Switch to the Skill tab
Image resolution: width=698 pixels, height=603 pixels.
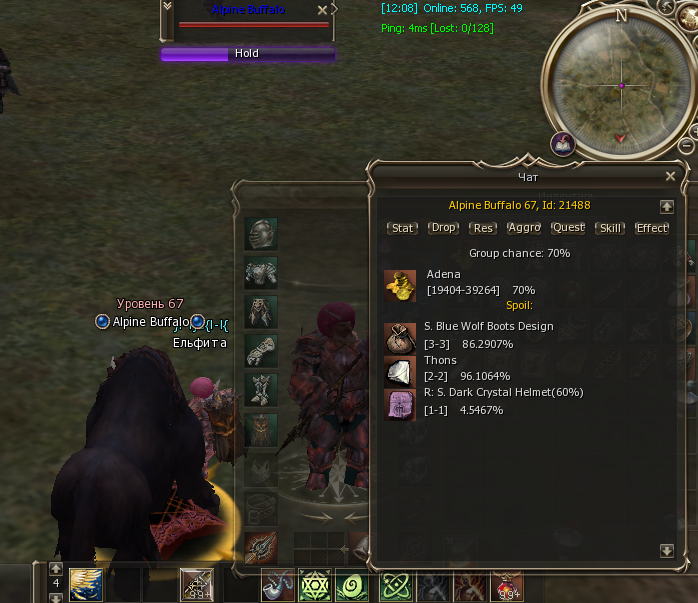(609, 228)
